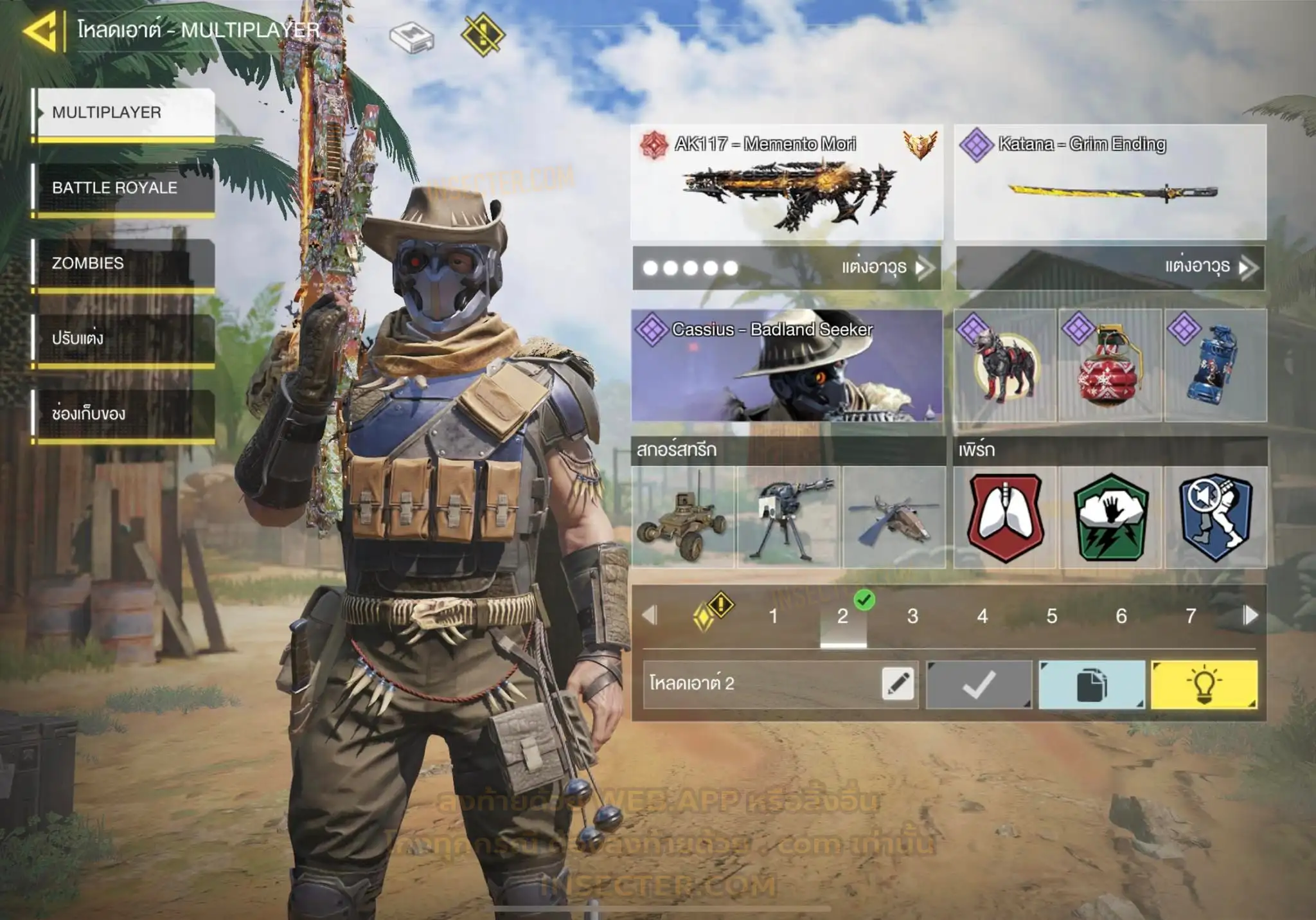Select the red ornament grenade slot
The height and width of the screenshot is (920, 1316).
1110,365
